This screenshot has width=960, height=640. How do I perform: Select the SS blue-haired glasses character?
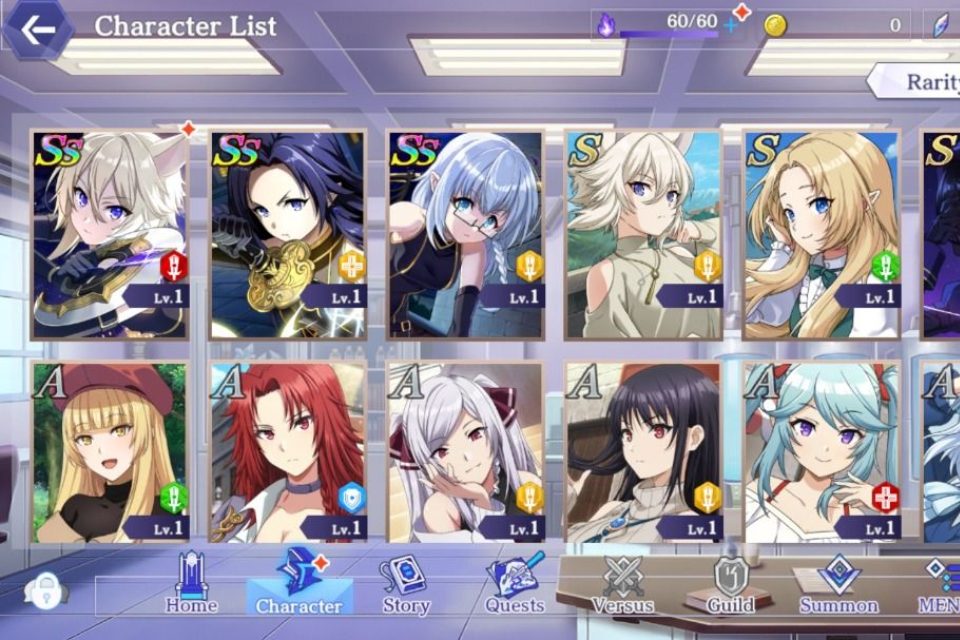(466, 234)
